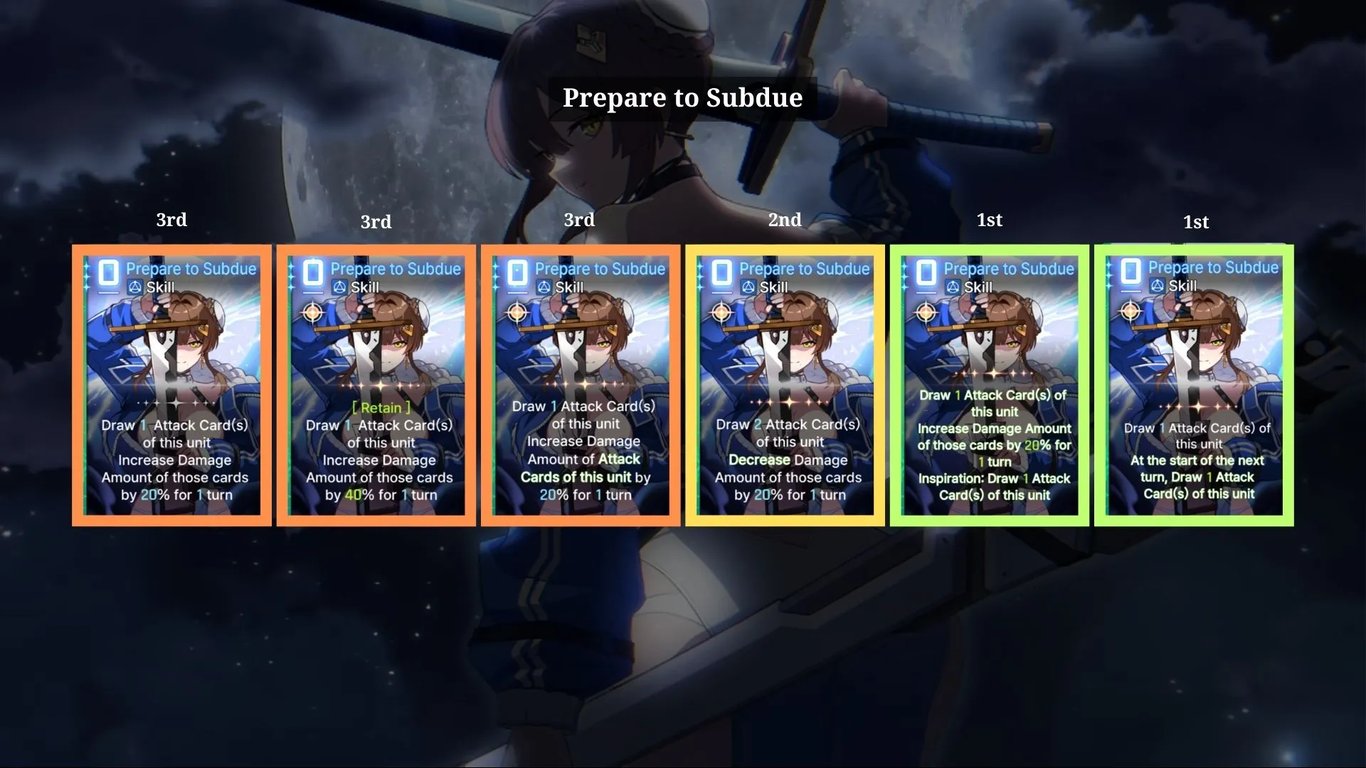Screen dimensions: 1366x768
Task: Click the Skill icon on the fifth card
Action: (x=952, y=288)
